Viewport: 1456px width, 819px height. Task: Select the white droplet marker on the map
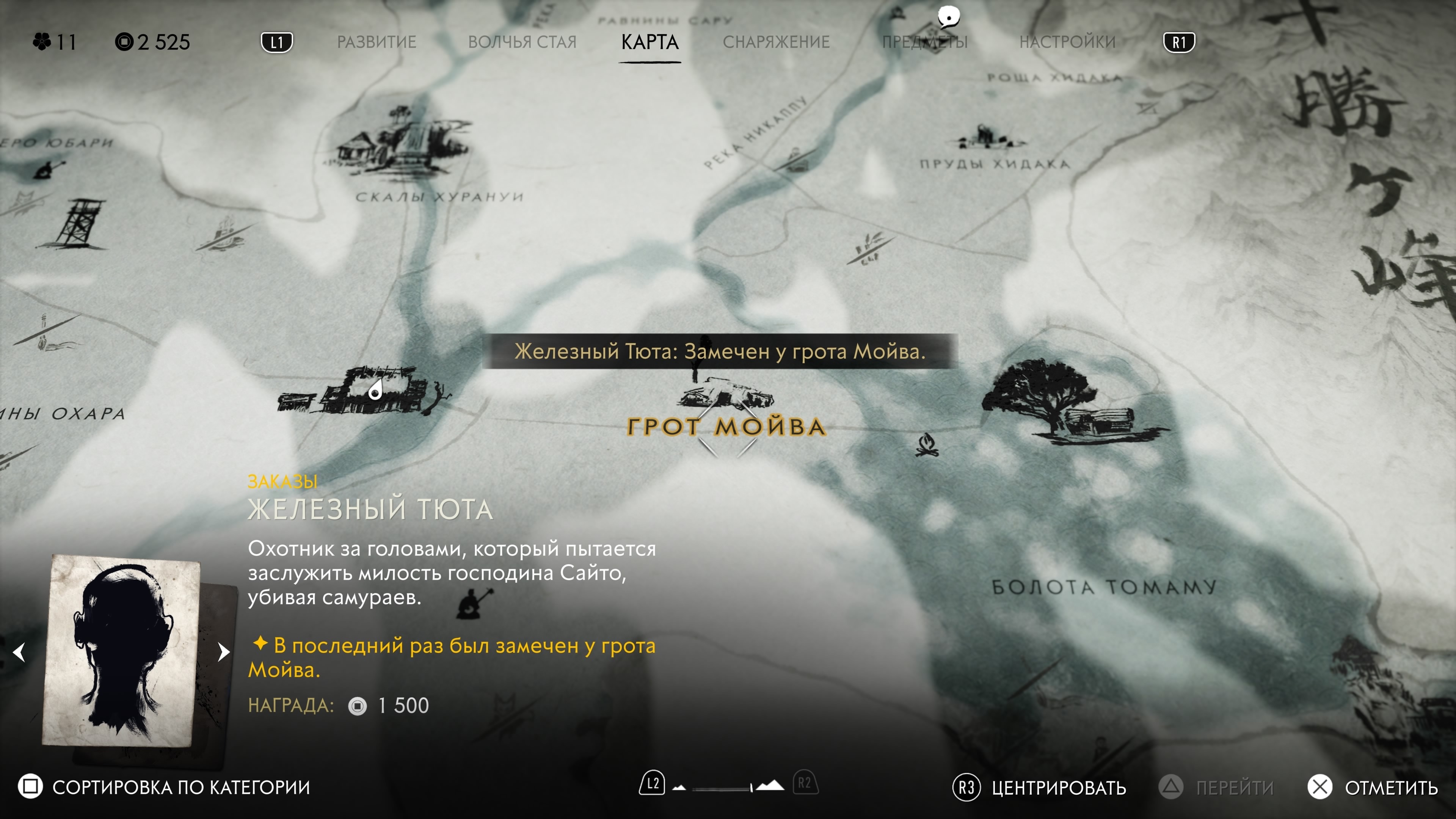pos(375,390)
